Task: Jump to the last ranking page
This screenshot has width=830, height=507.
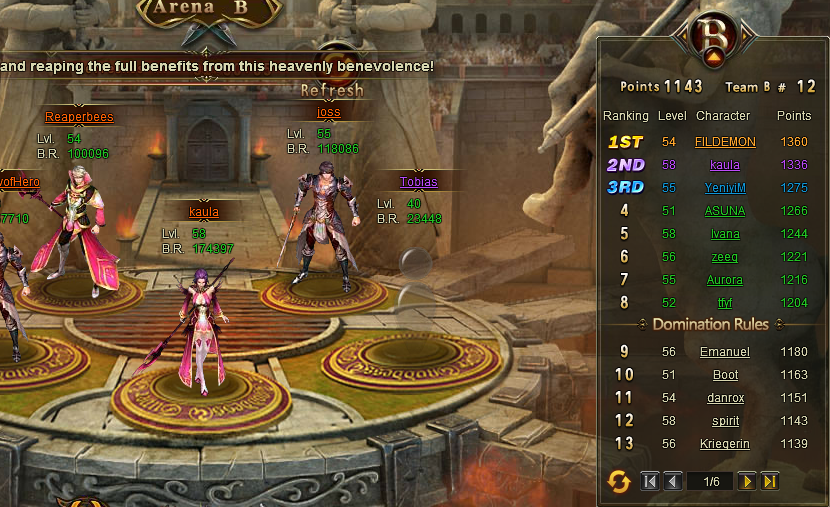Action: click(769, 482)
